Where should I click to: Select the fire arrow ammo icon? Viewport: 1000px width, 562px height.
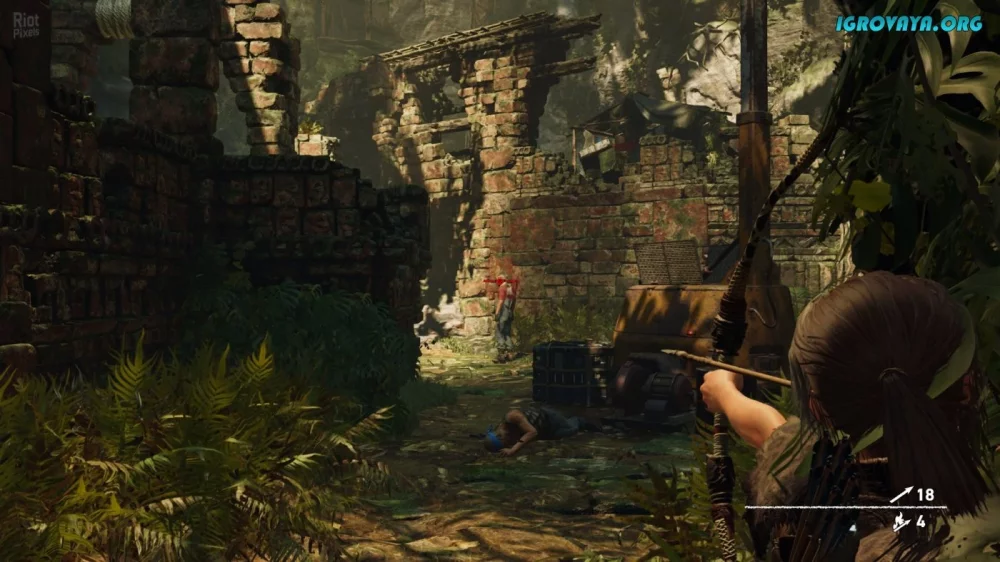[899, 520]
